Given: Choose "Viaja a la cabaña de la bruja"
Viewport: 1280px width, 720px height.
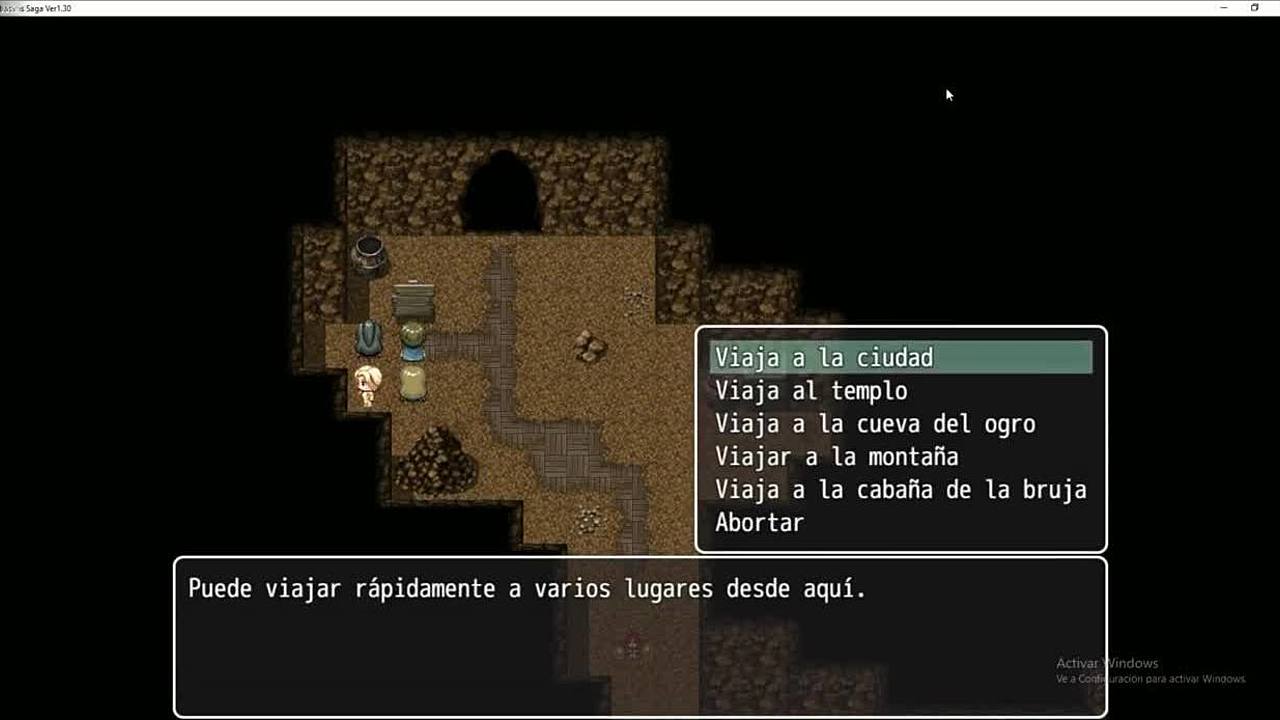Looking at the screenshot, I should 900,490.
